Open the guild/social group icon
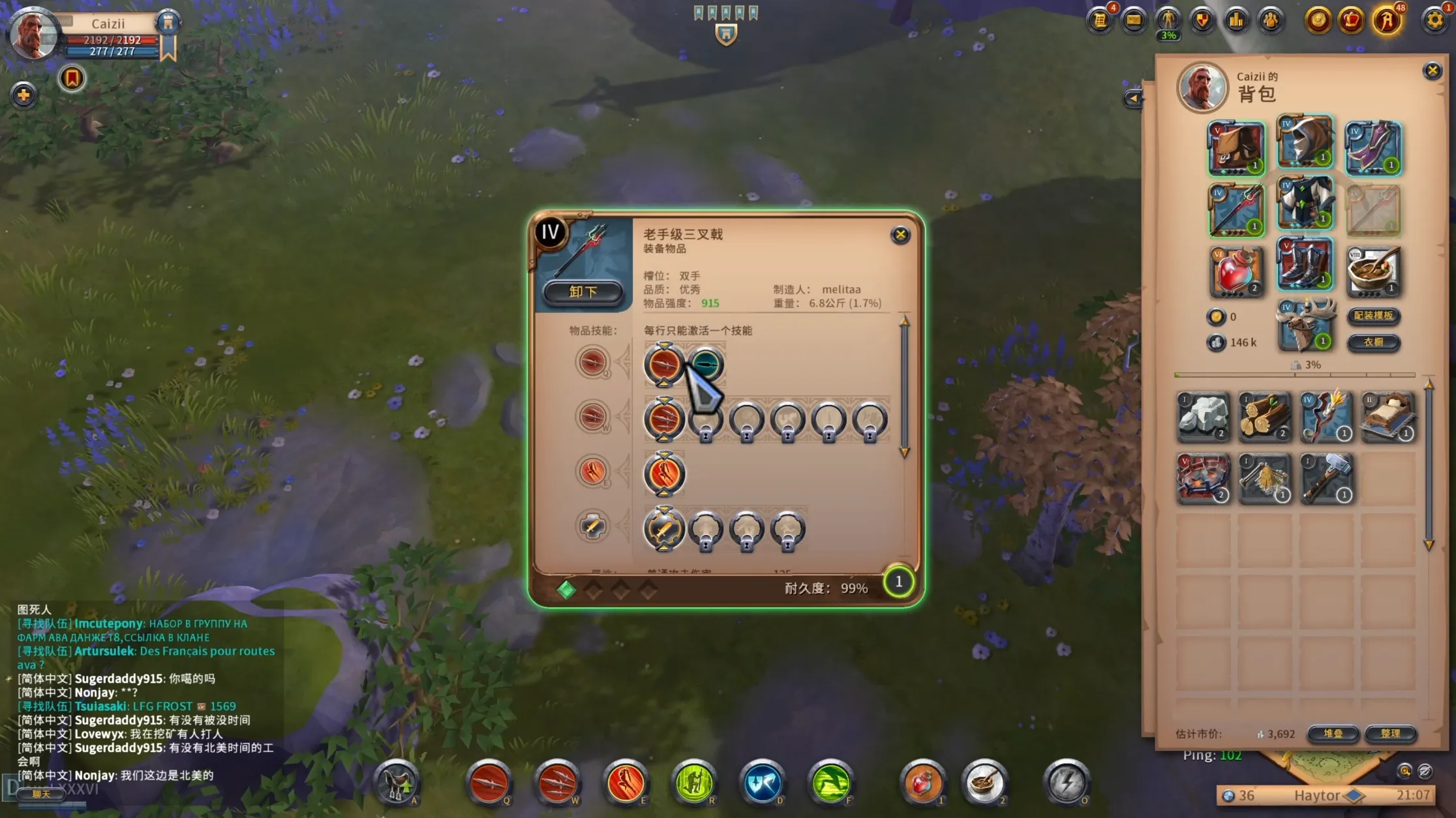The width and height of the screenshot is (1456, 818). tap(1271, 20)
